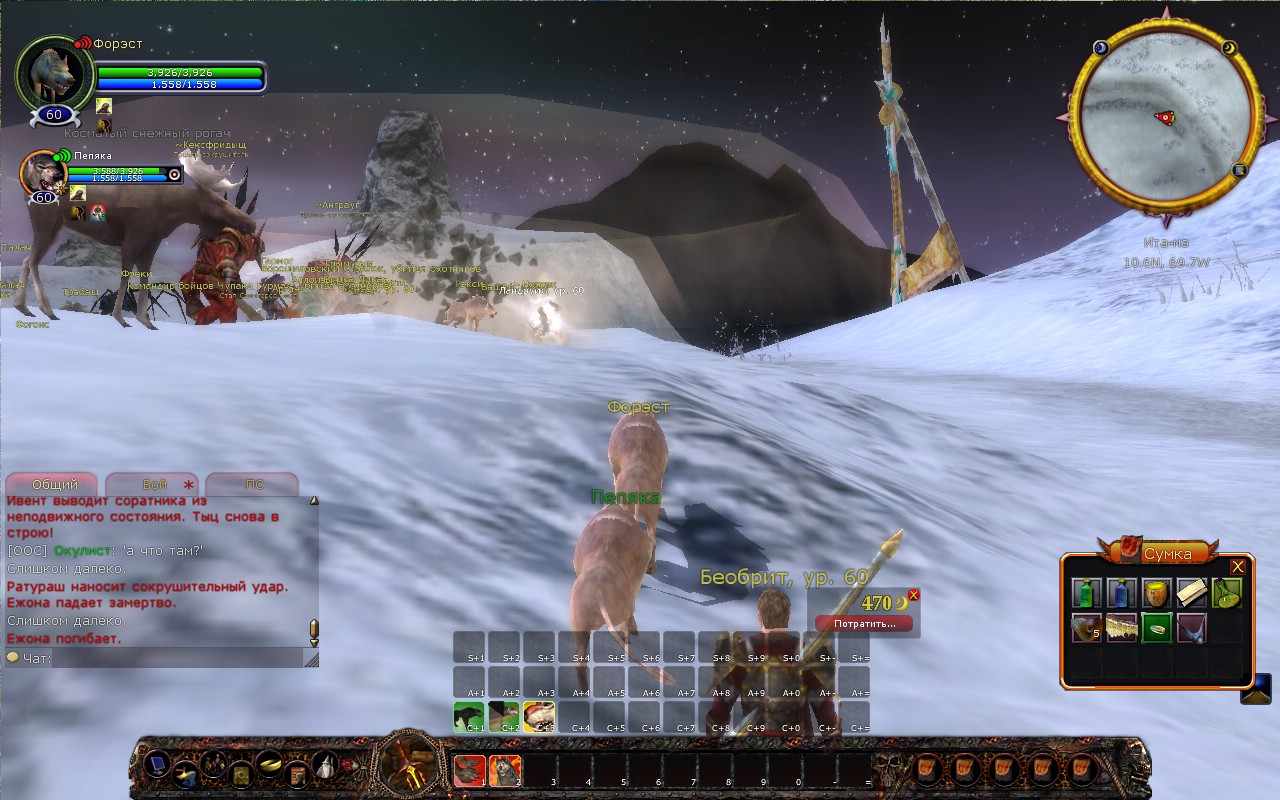Image resolution: width=1280 pixels, height=800 pixels.
Task: Close the Сумка bag window
Action: point(1237,567)
